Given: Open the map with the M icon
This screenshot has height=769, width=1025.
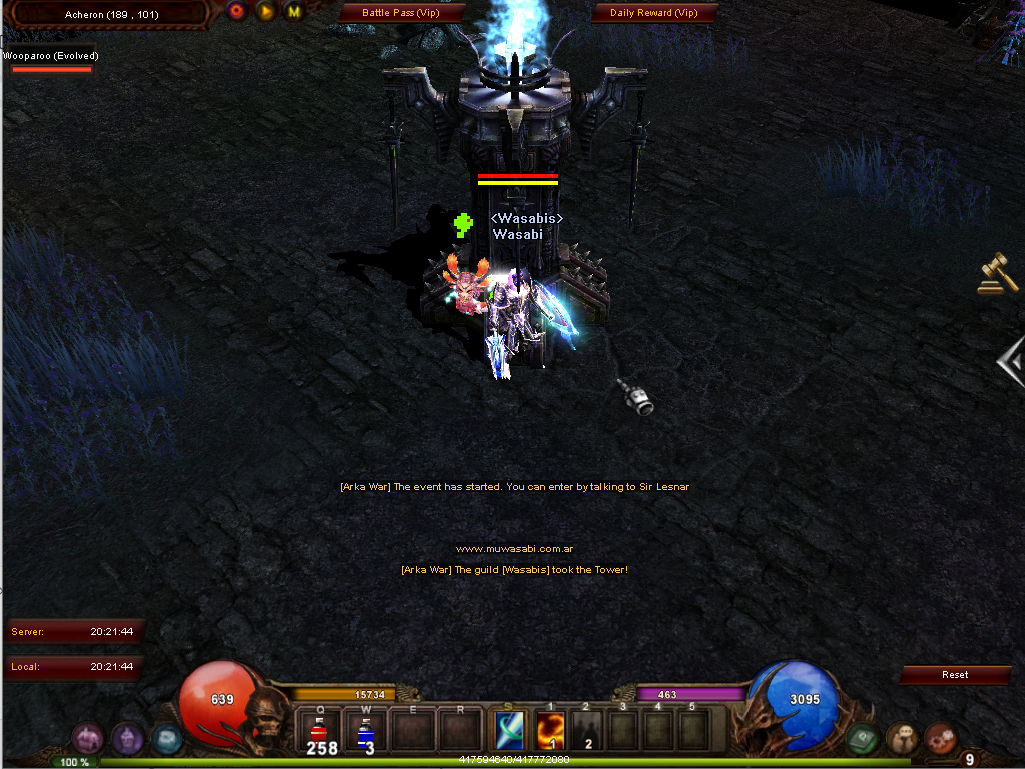Looking at the screenshot, I should [294, 11].
